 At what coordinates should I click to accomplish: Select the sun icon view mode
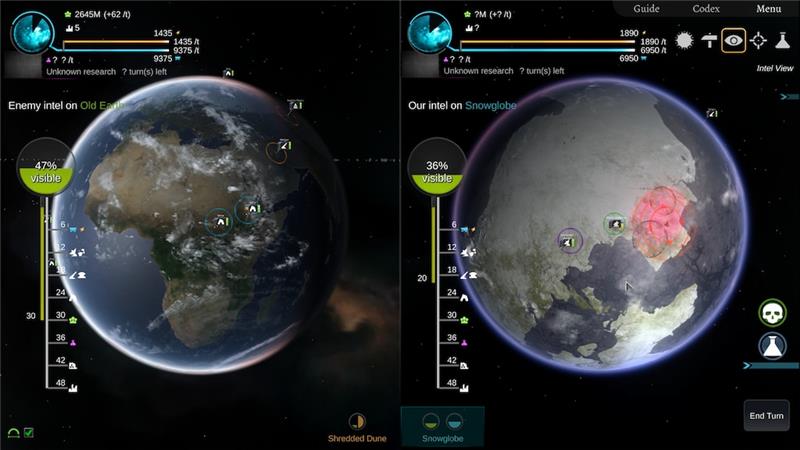point(684,40)
